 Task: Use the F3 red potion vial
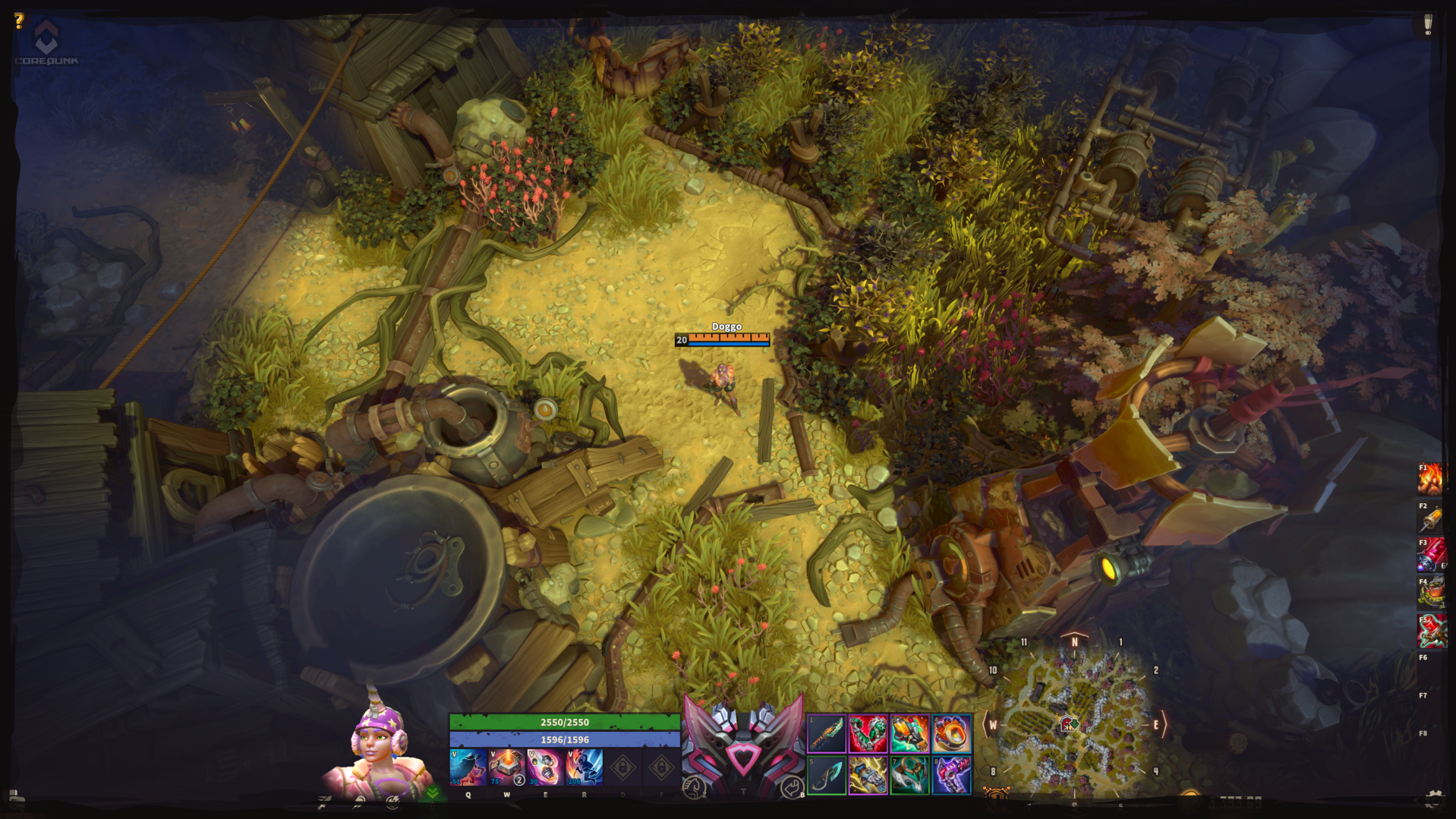[1431, 555]
